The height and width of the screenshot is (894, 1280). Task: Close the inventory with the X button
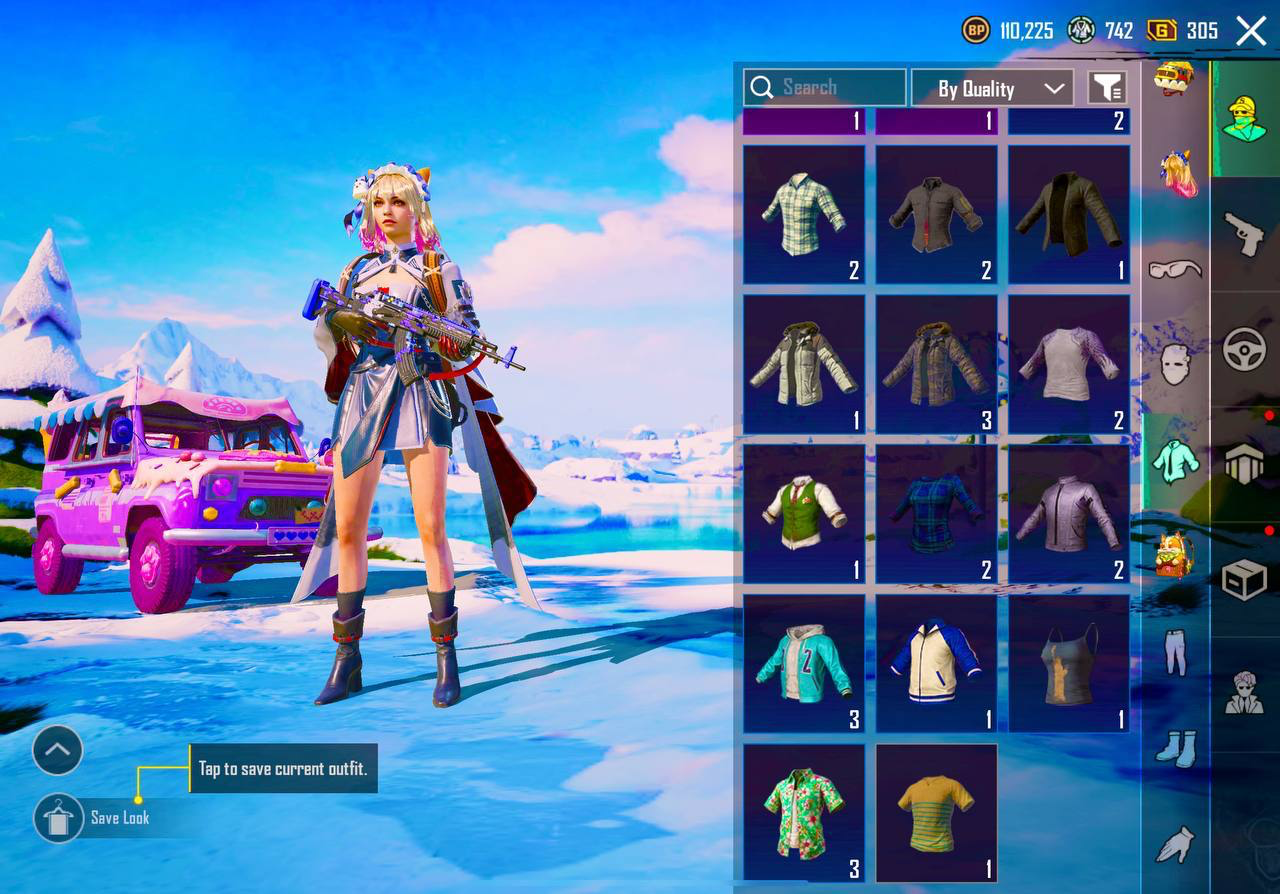click(x=1250, y=31)
